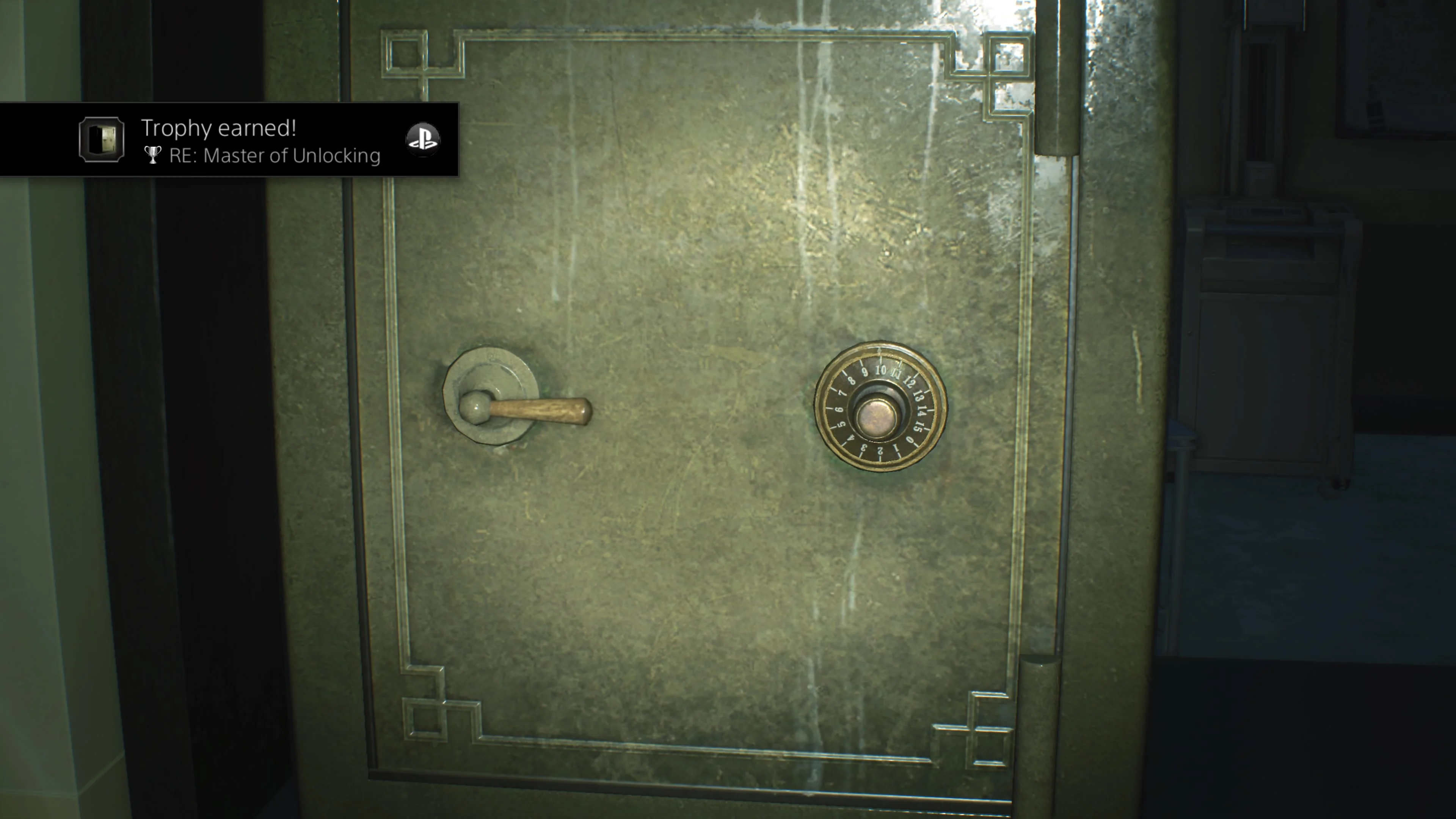Click the number 10 on the dial
Screen dimensions: 1456x819
click(x=882, y=370)
